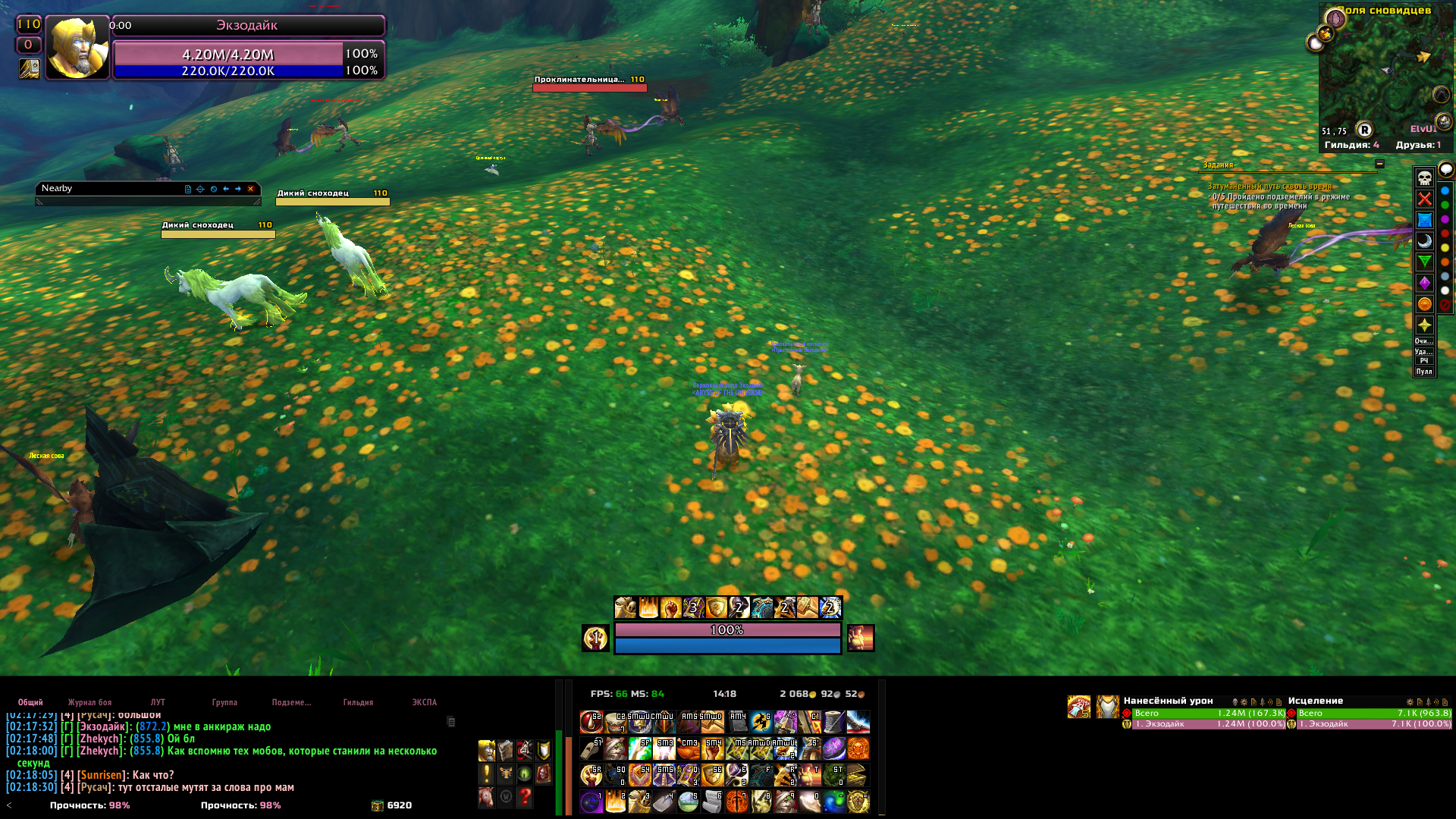Open the Друзья friends list counter
This screenshot has height=819, width=1456.
[x=1418, y=145]
